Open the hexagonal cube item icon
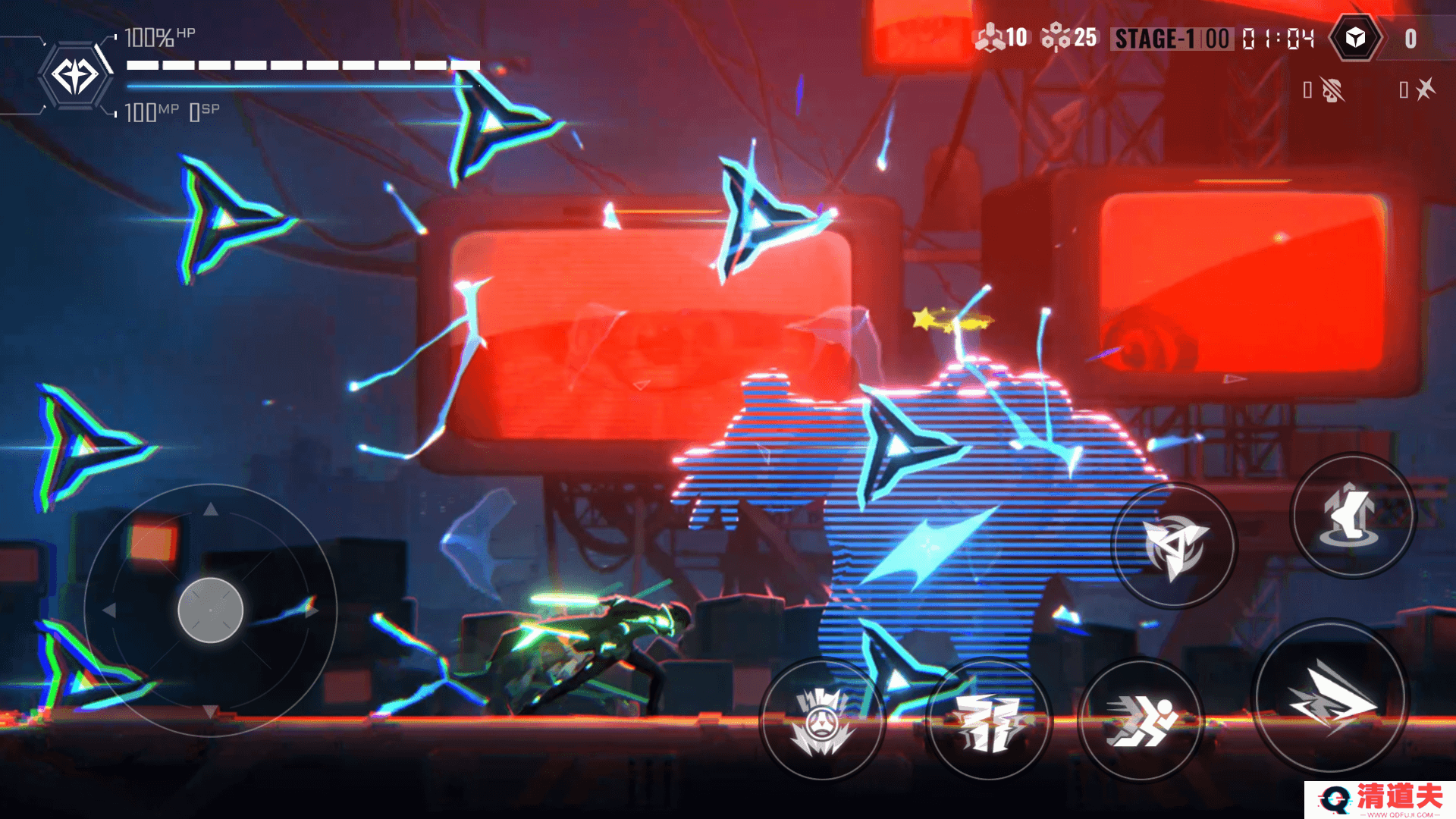 1355,38
